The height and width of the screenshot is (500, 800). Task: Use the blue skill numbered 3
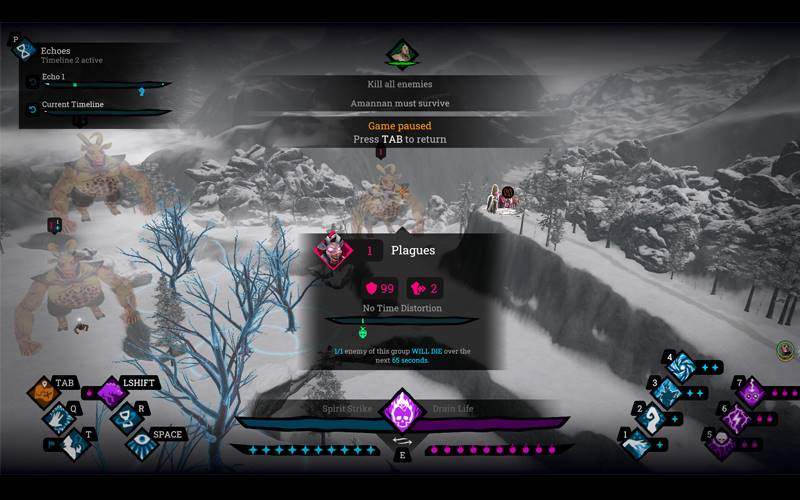tap(667, 391)
